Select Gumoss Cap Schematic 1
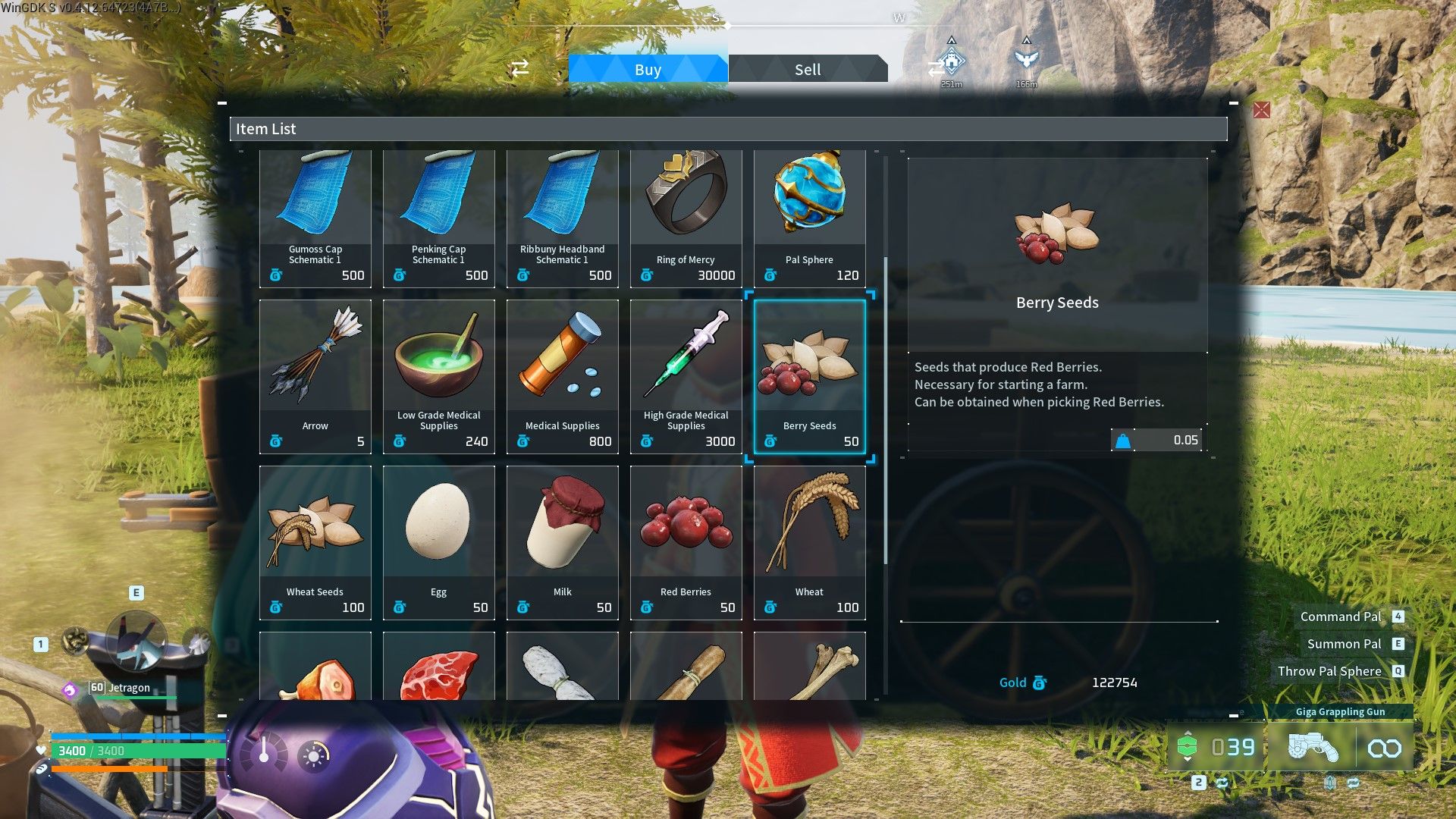 pyautogui.click(x=315, y=218)
